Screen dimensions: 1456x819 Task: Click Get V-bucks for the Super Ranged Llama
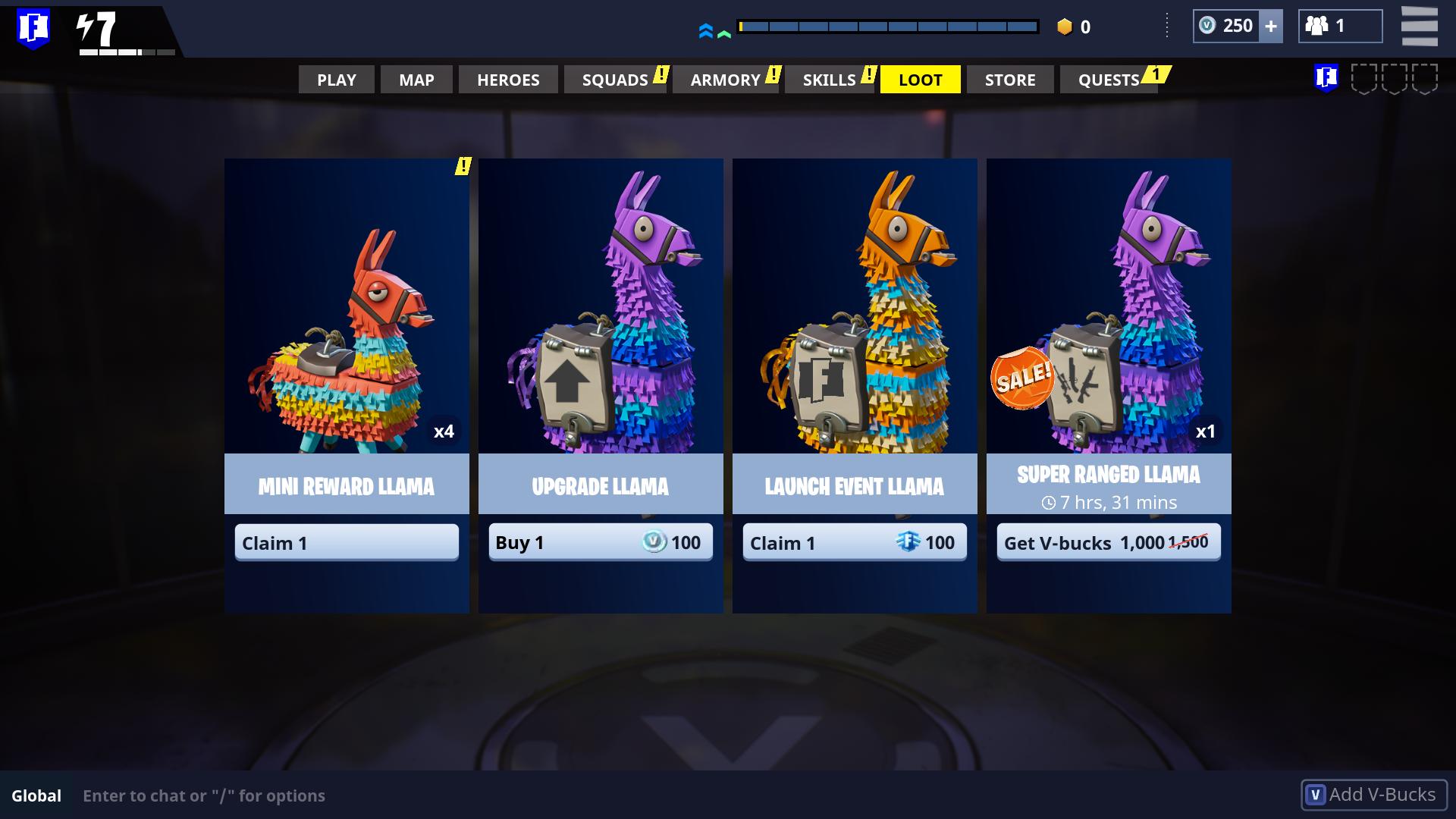(1108, 542)
